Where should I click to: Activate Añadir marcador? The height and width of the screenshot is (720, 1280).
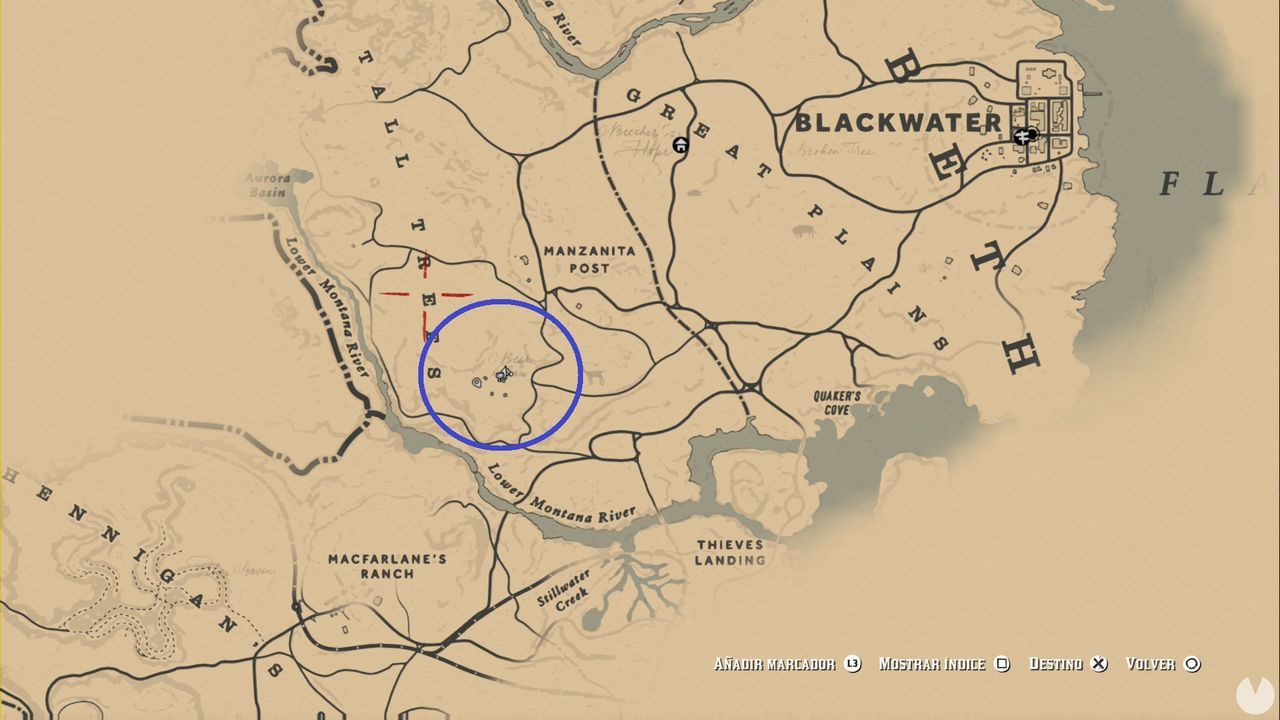(775, 664)
